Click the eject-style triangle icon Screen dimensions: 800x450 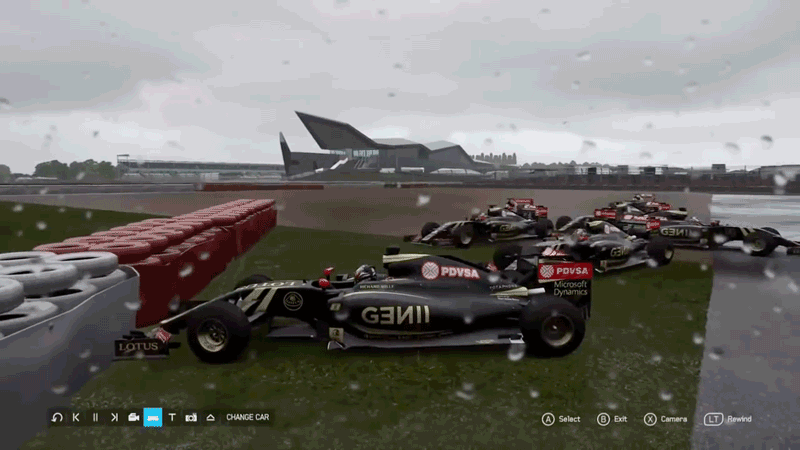point(210,417)
